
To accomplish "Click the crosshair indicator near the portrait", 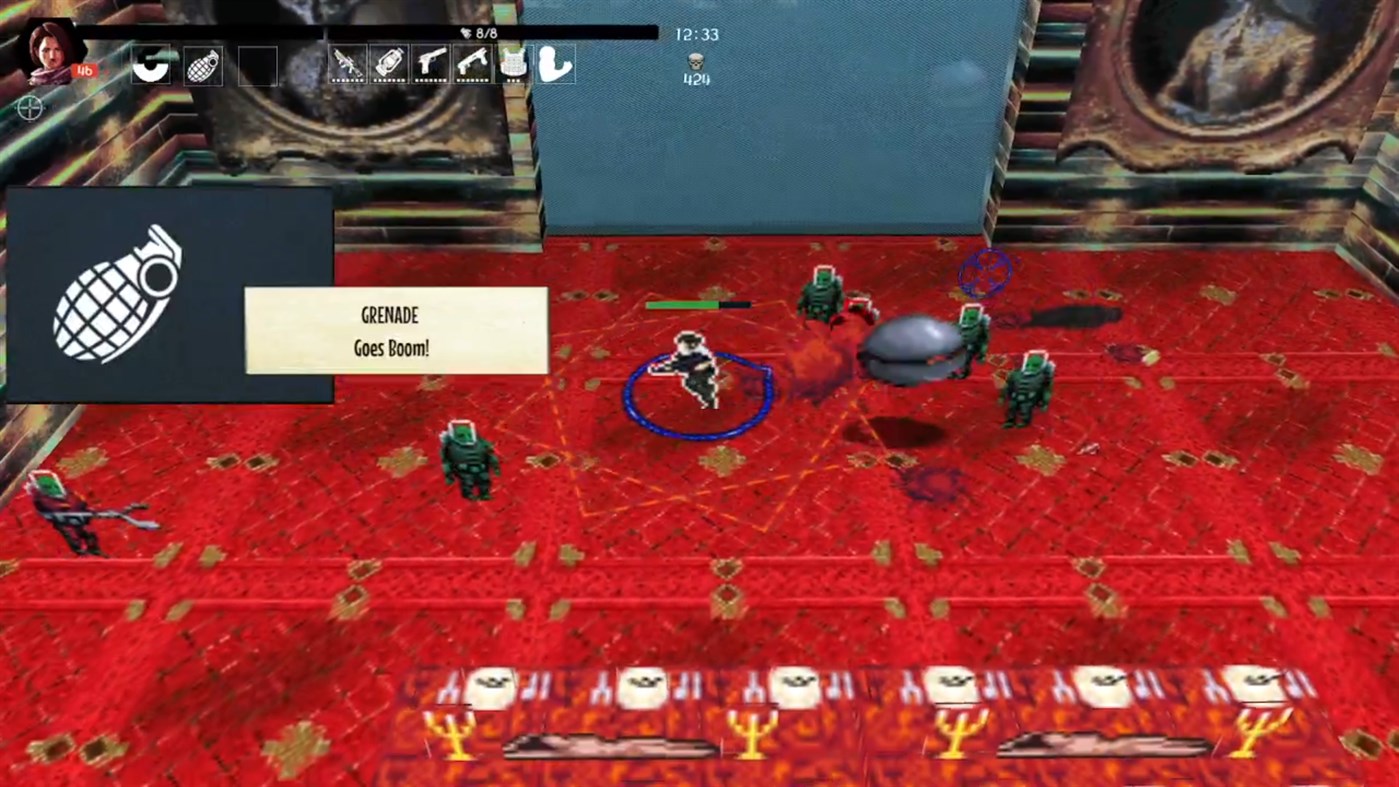I will 30,109.
